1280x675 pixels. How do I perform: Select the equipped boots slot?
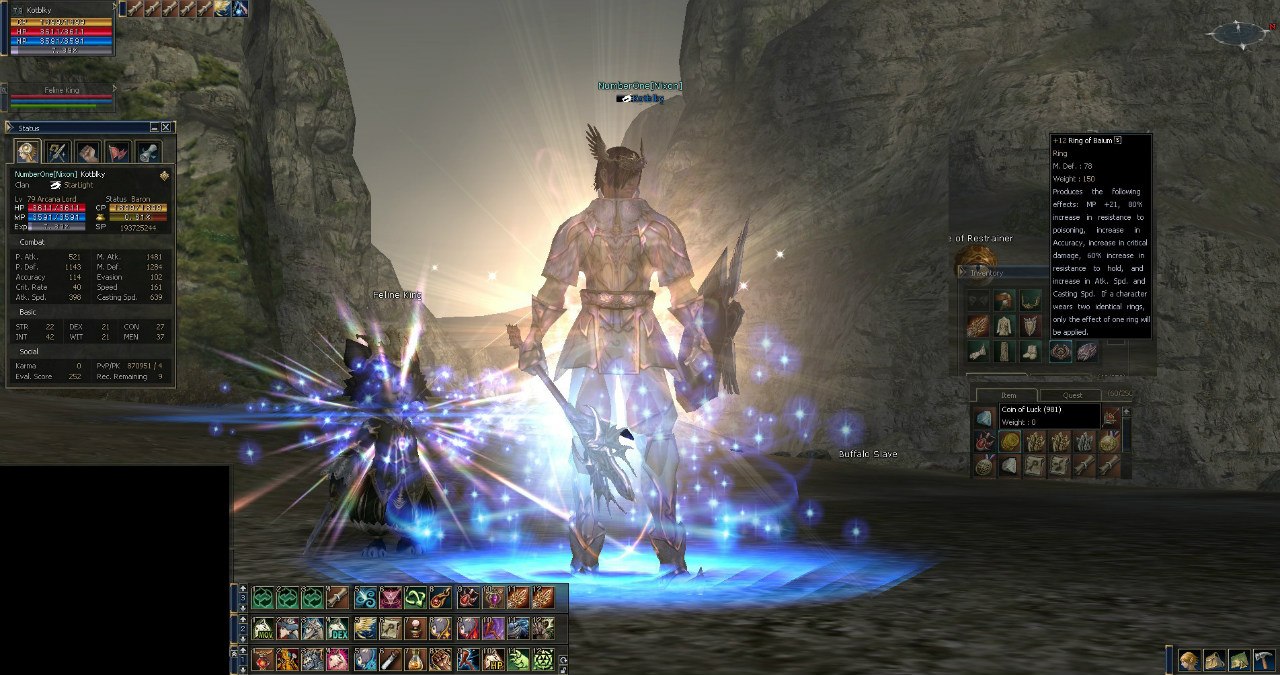pyautogui.click(x=1030, y=351)
